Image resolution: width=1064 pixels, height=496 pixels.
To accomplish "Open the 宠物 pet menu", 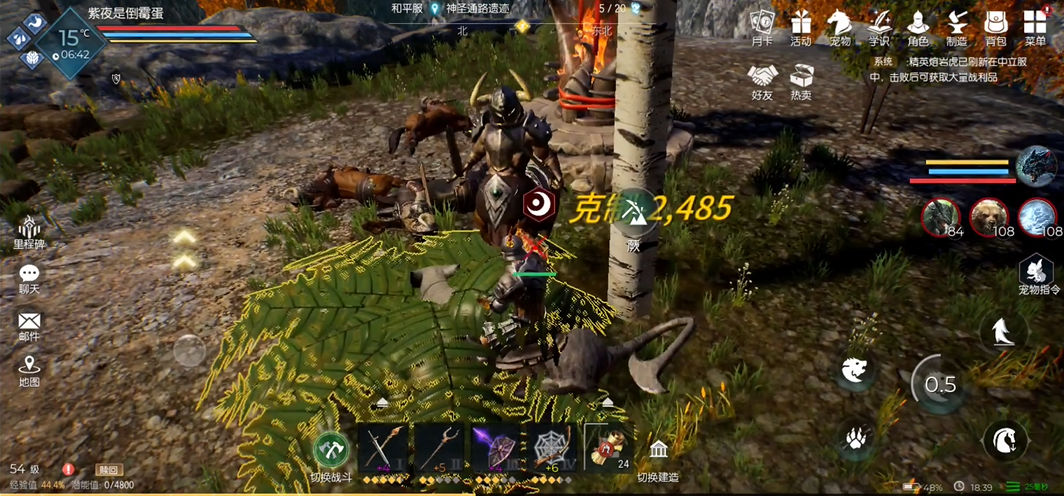I will (840, 26).
